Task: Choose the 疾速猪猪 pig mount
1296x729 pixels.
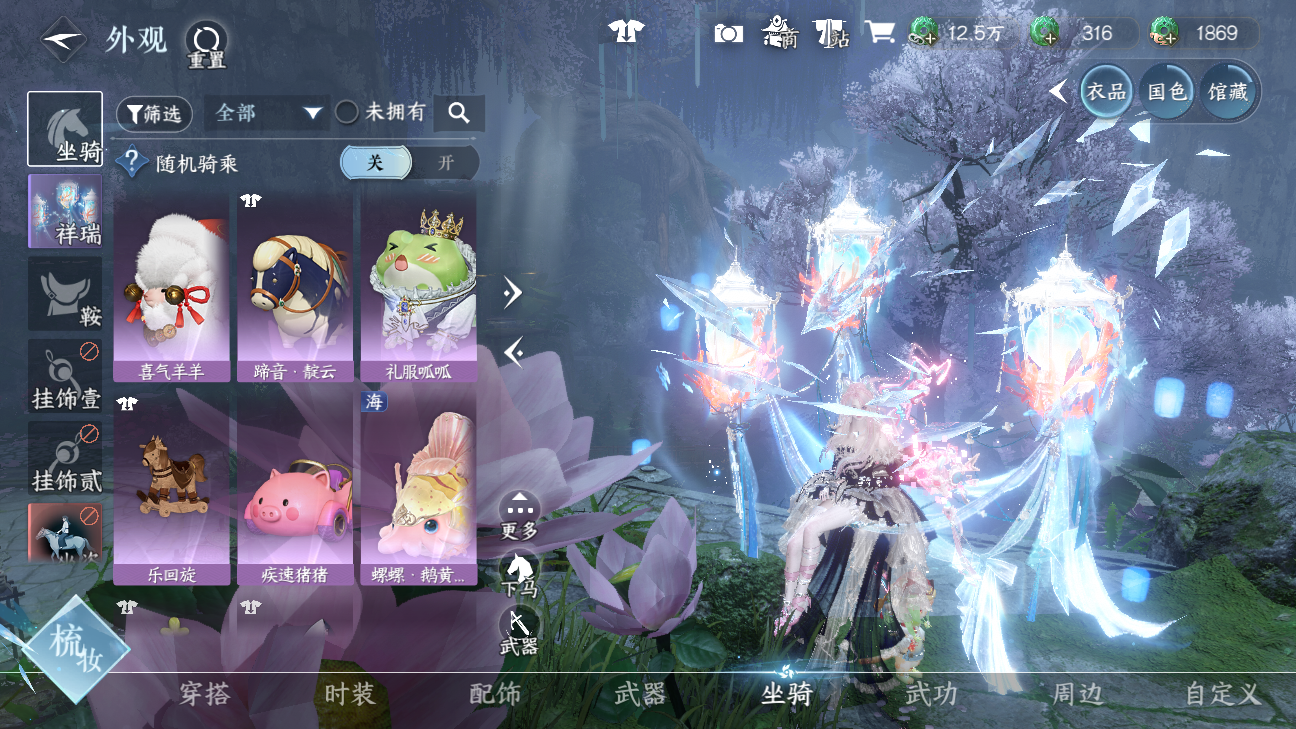Action: point(295,487)
